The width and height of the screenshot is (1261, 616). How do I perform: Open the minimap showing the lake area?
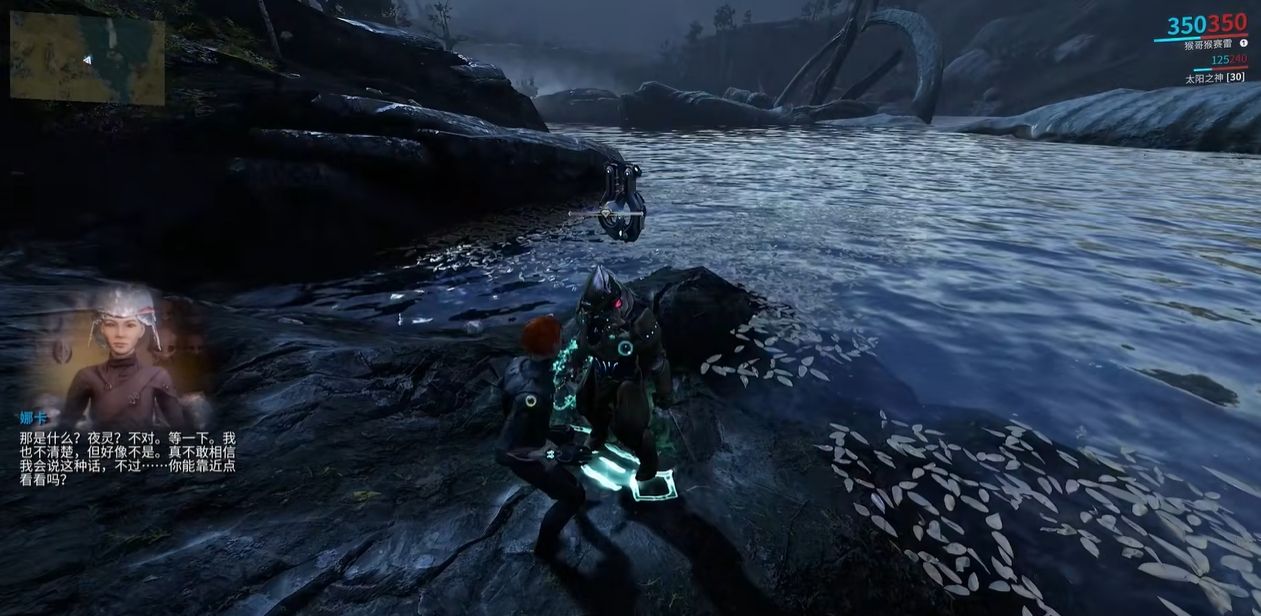click(87, 57)
